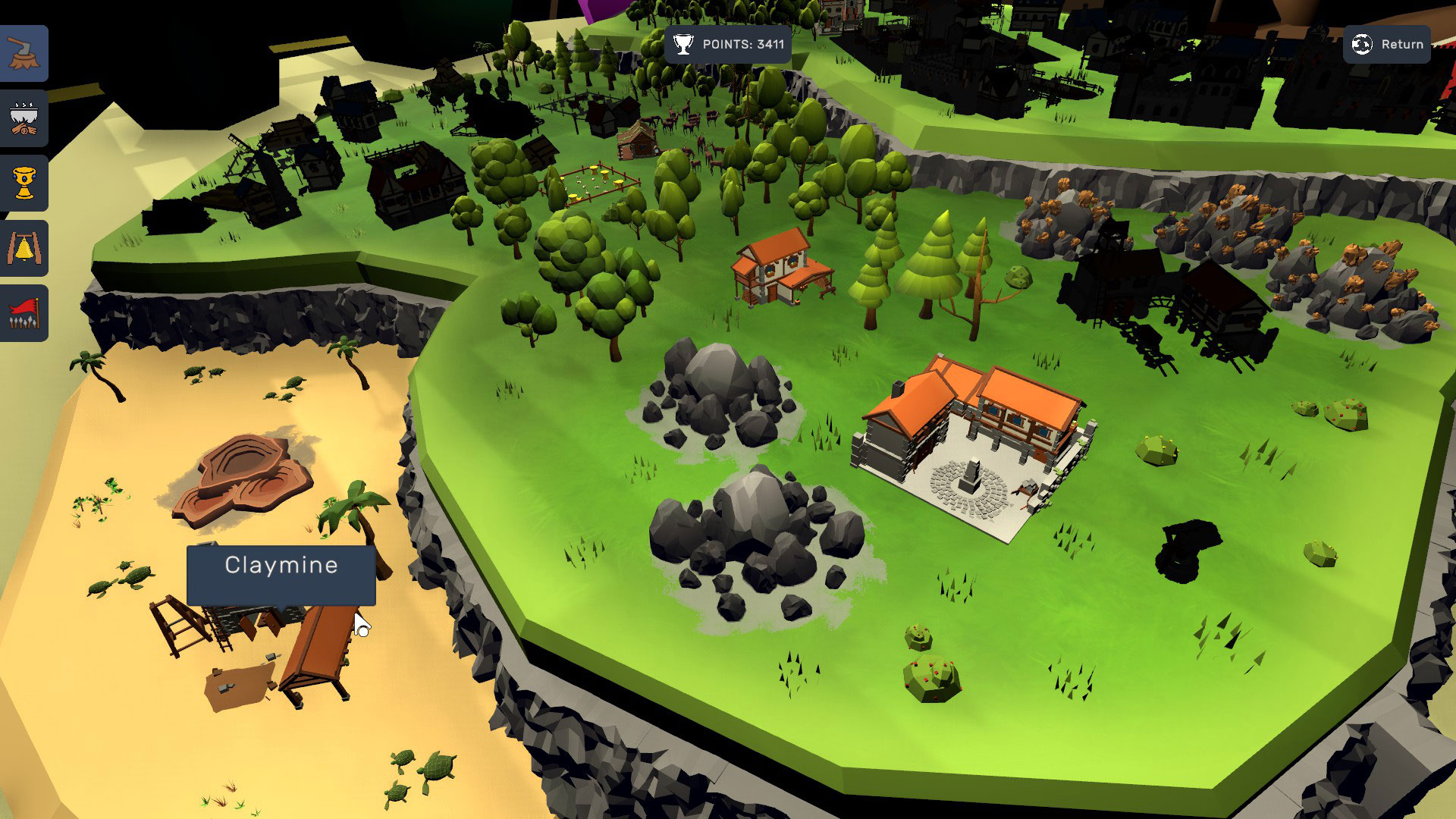This screenshot has width=1456, height=819.
Task: Click the POINTS: 3411 display bar
Action: point(726,45)
